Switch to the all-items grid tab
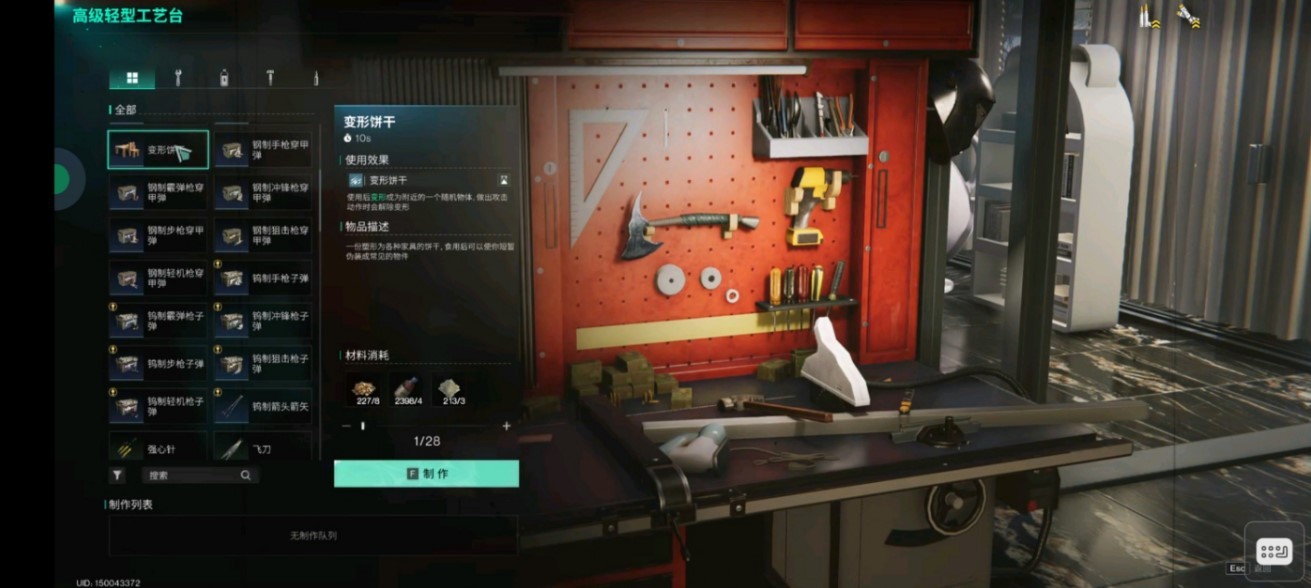 132,78
